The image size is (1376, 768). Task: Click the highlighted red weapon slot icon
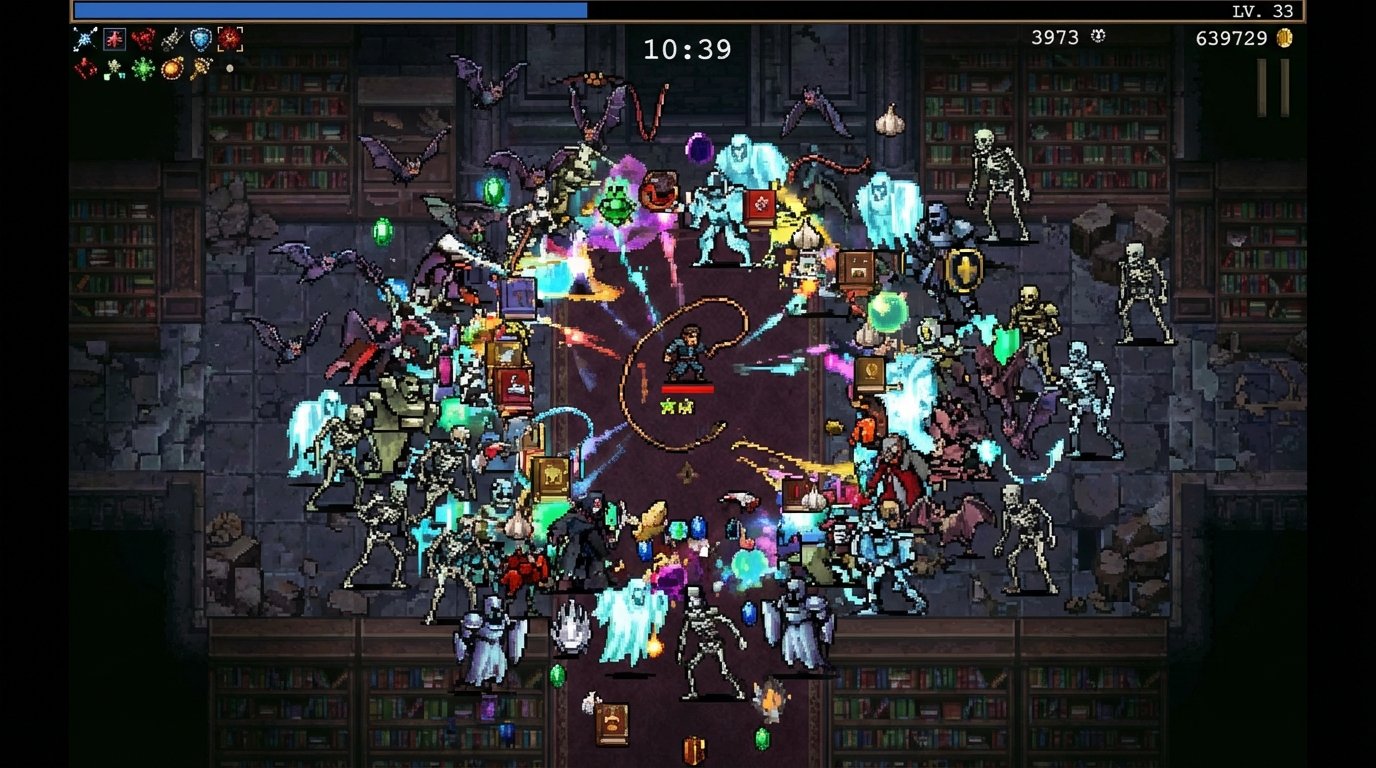coord(114,41)
